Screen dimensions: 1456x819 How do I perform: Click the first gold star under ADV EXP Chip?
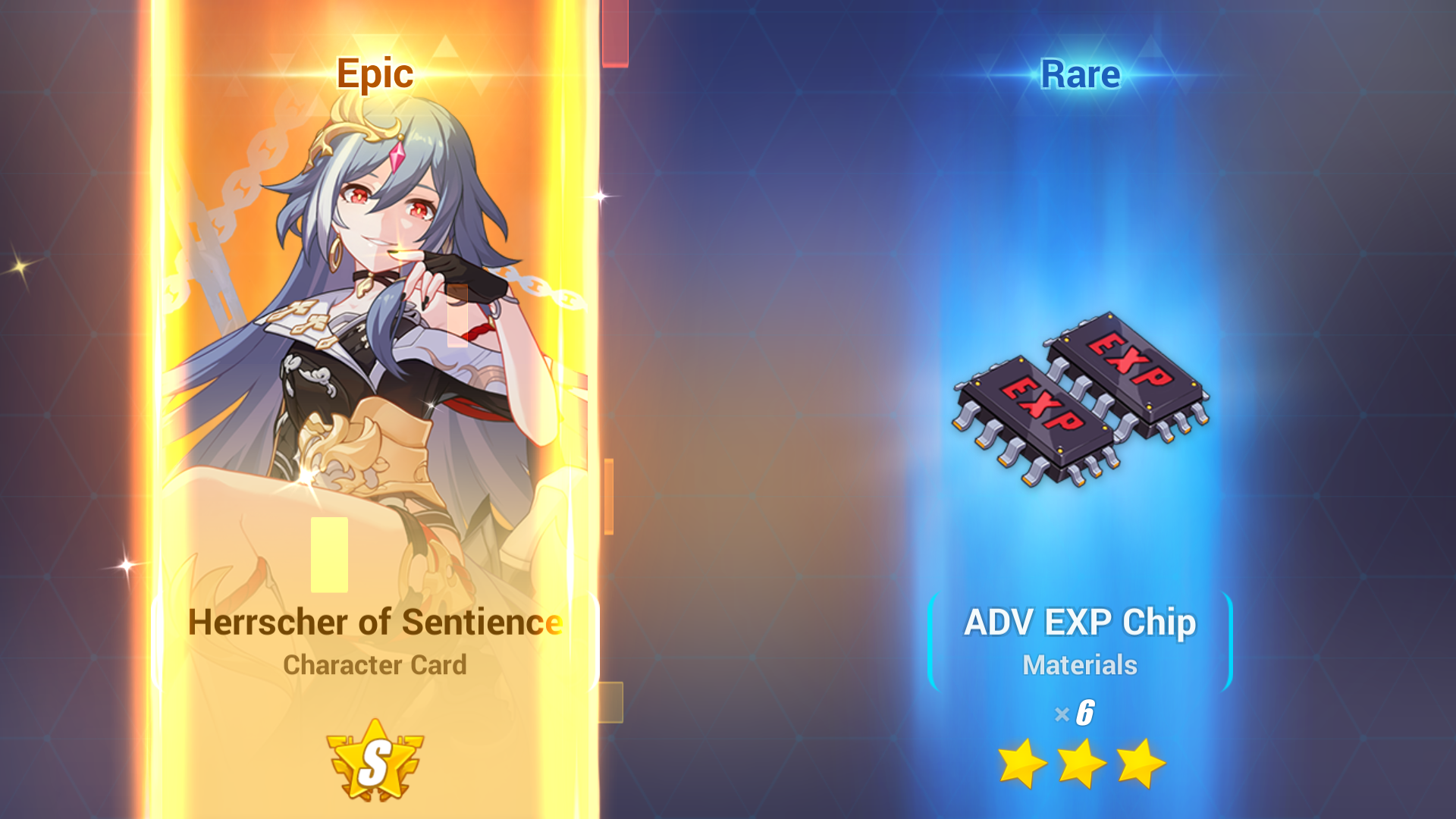1021,764
